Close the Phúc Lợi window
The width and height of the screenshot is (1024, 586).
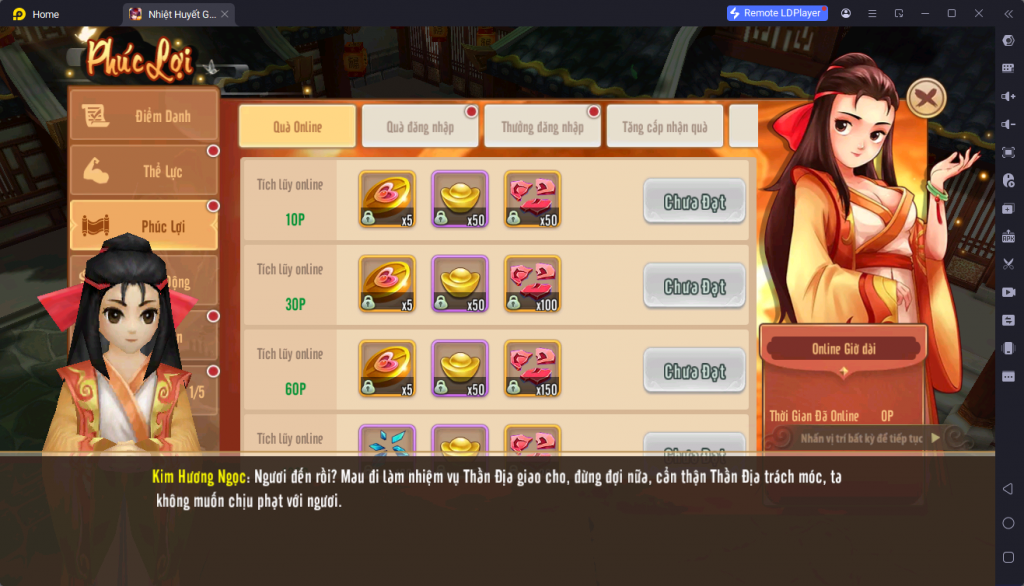926,98
